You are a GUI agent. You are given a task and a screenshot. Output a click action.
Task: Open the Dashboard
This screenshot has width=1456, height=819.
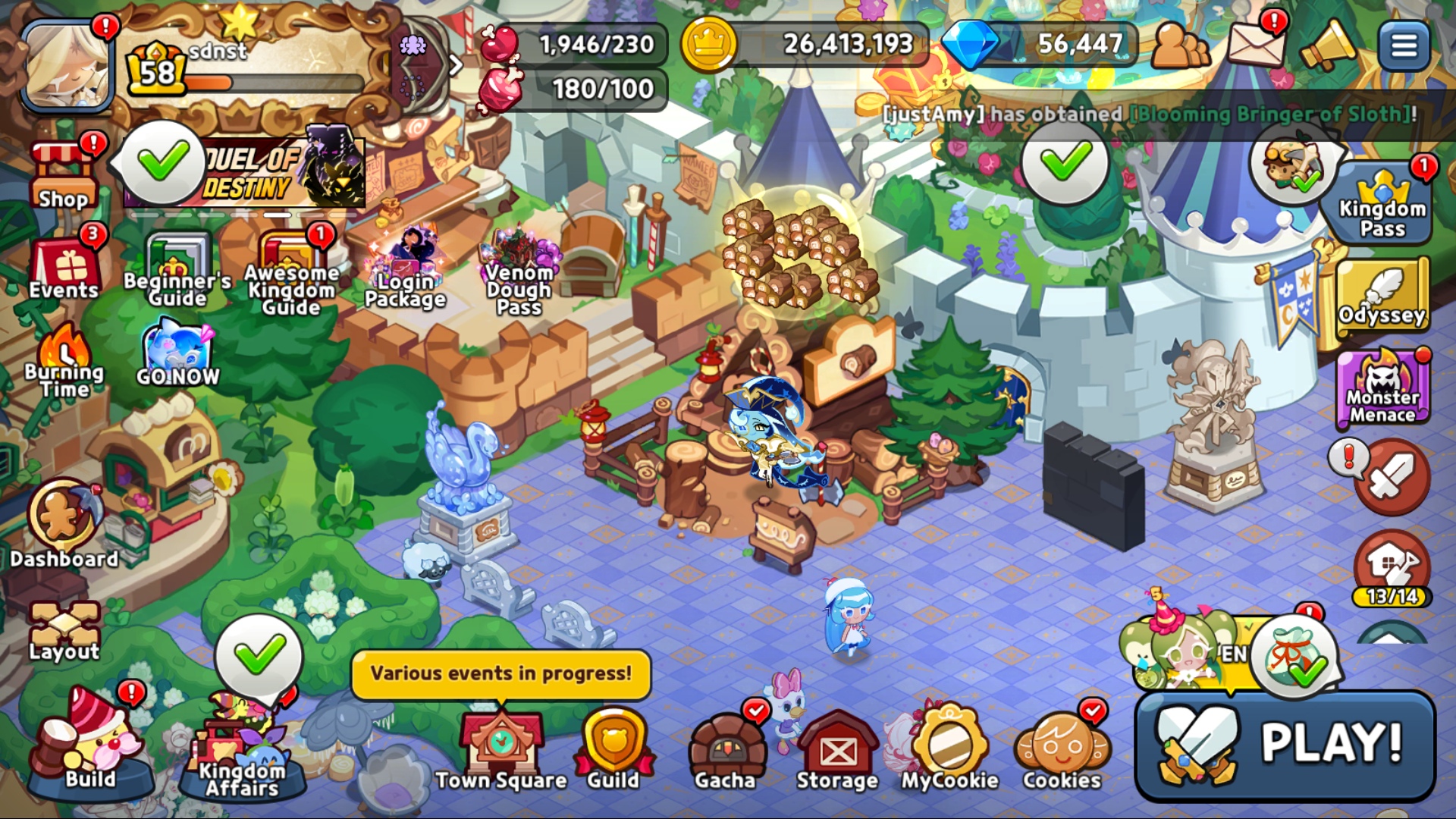pyautogui.click(x=64, y=523)
